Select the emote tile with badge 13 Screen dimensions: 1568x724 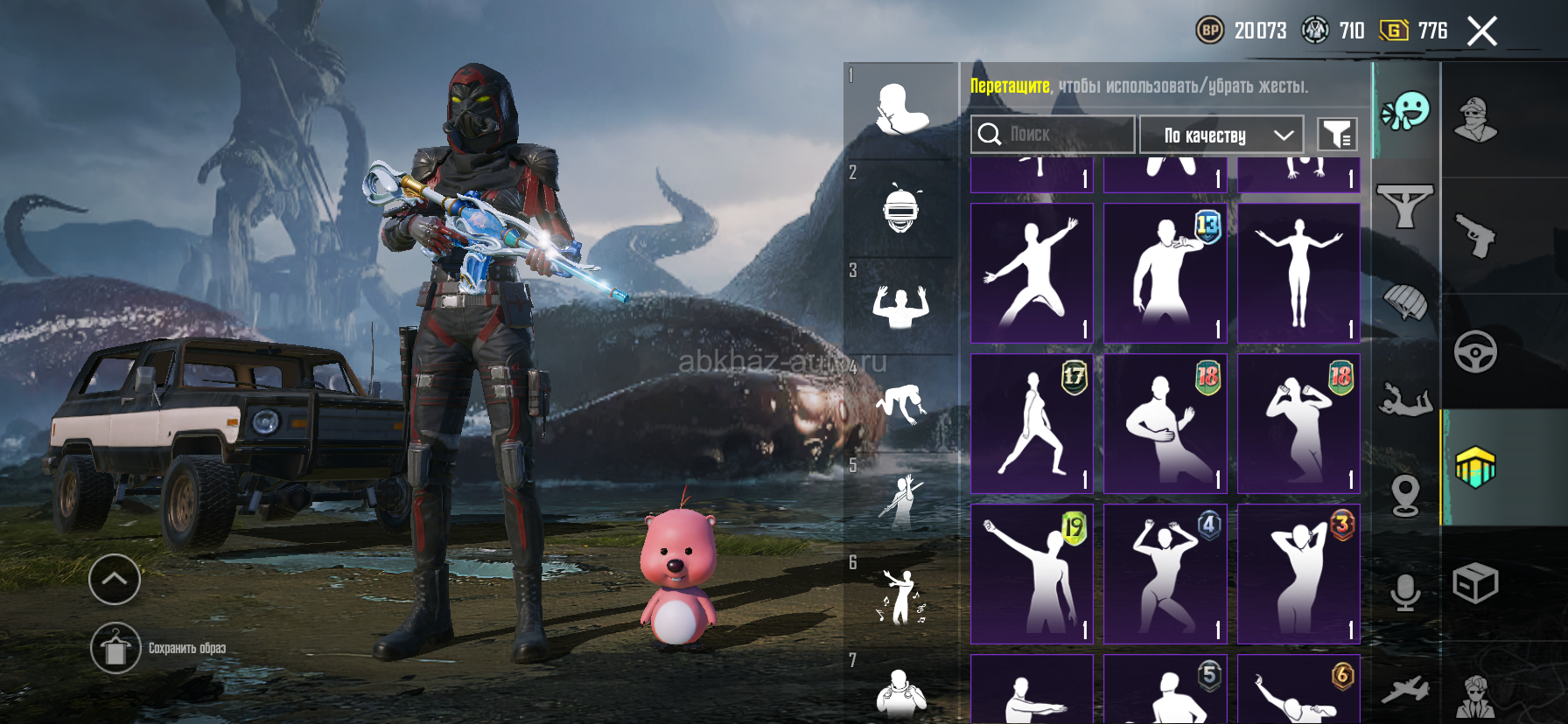[1165, 273]
